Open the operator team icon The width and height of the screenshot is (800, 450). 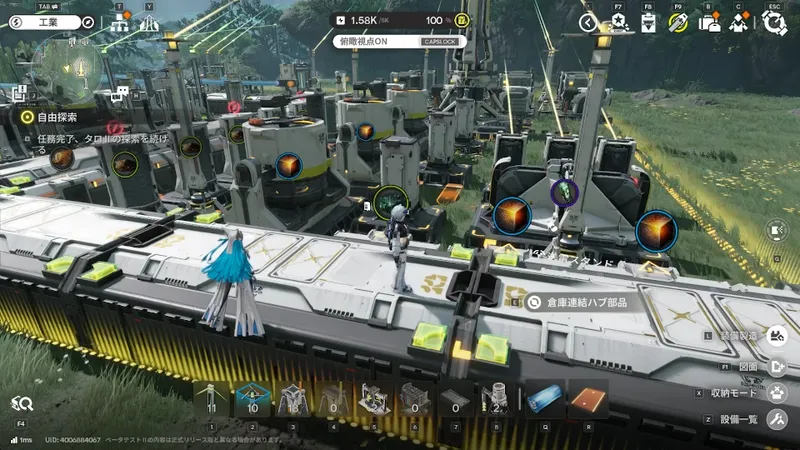point(739,22)
